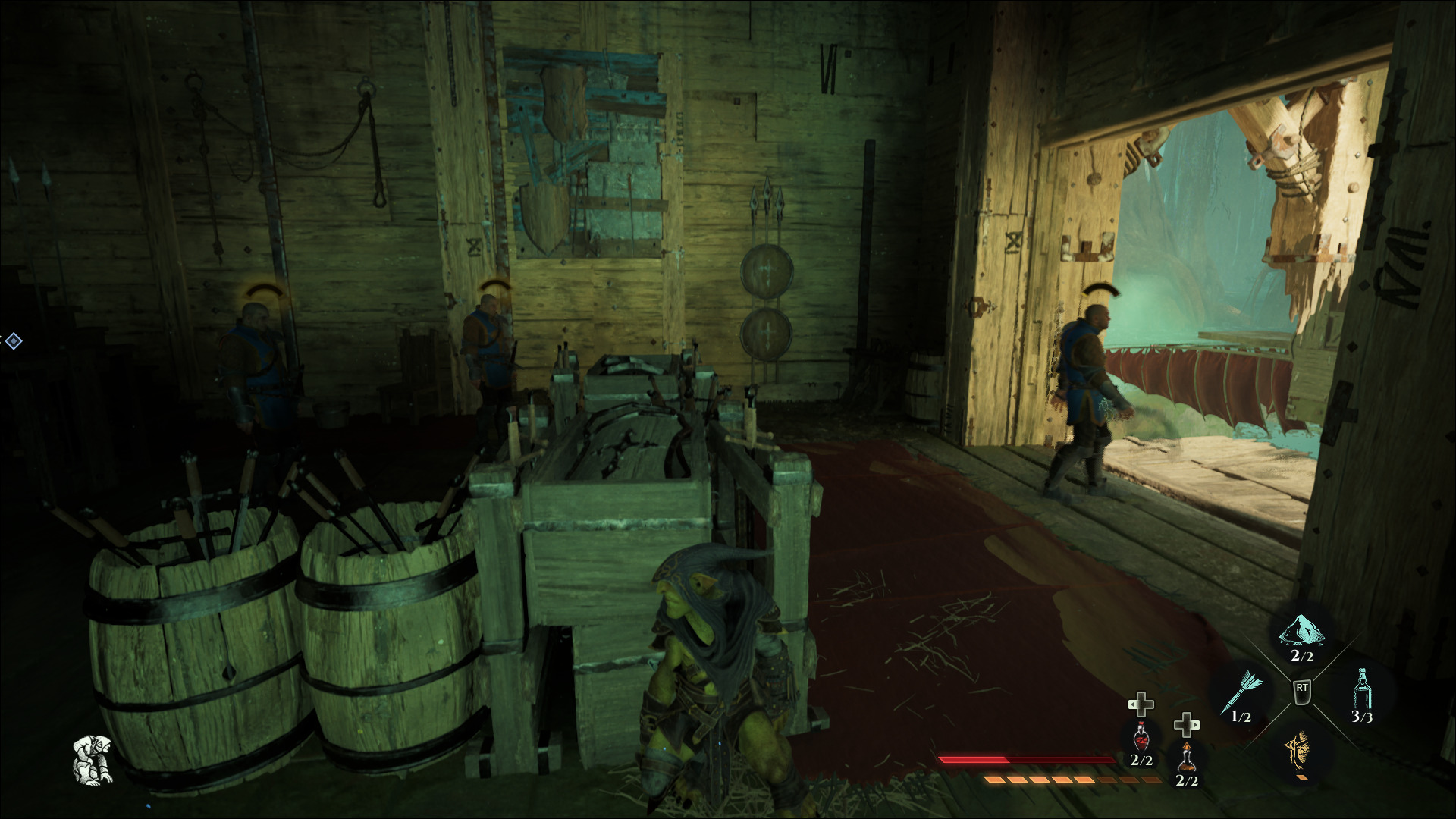Click the crouching goblin stealth indicator
The height and width of the screenshot is (819, 1456).
[93, 759]
